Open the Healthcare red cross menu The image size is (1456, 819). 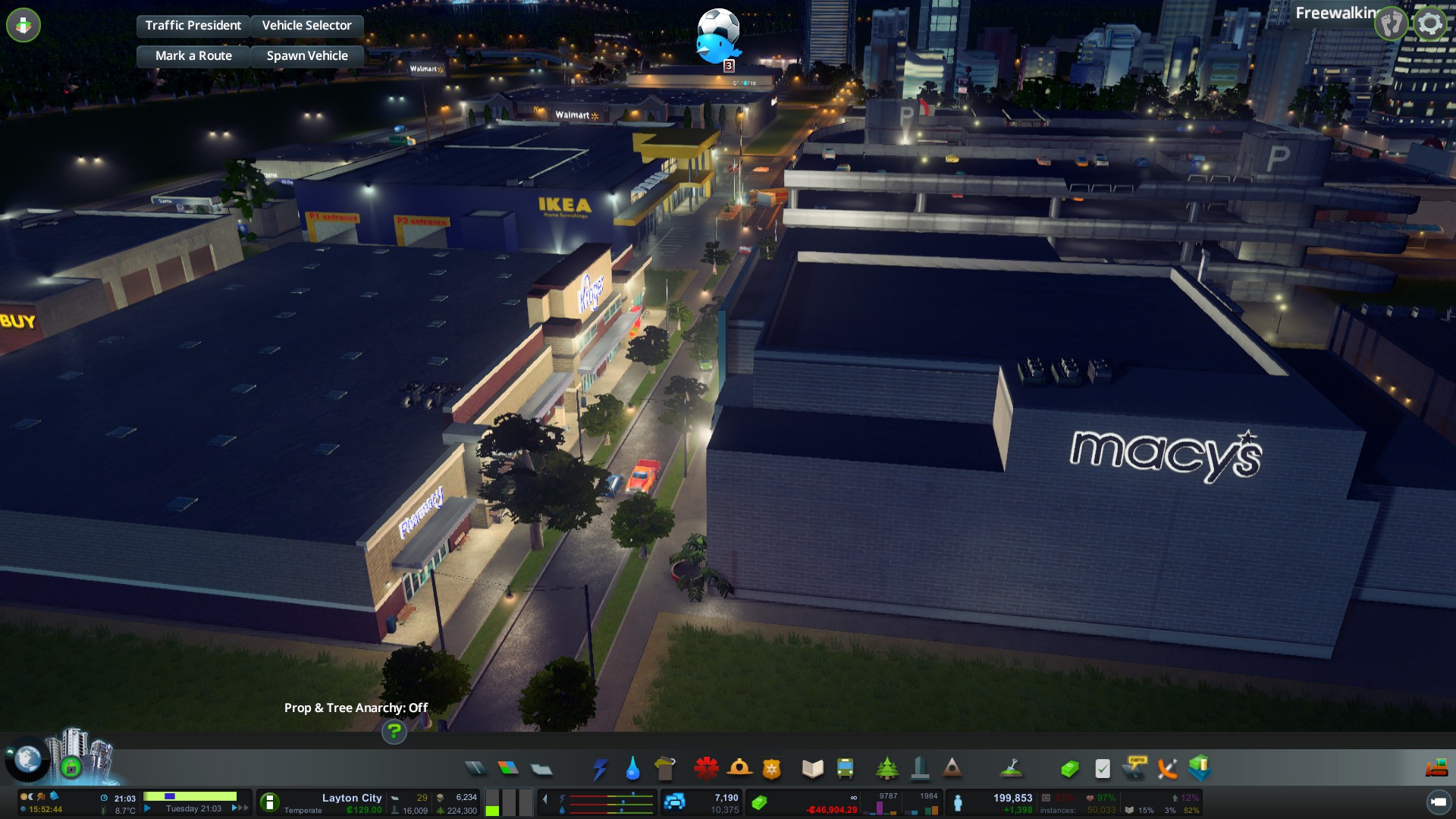pyautogui.click(x=706, y=769)
